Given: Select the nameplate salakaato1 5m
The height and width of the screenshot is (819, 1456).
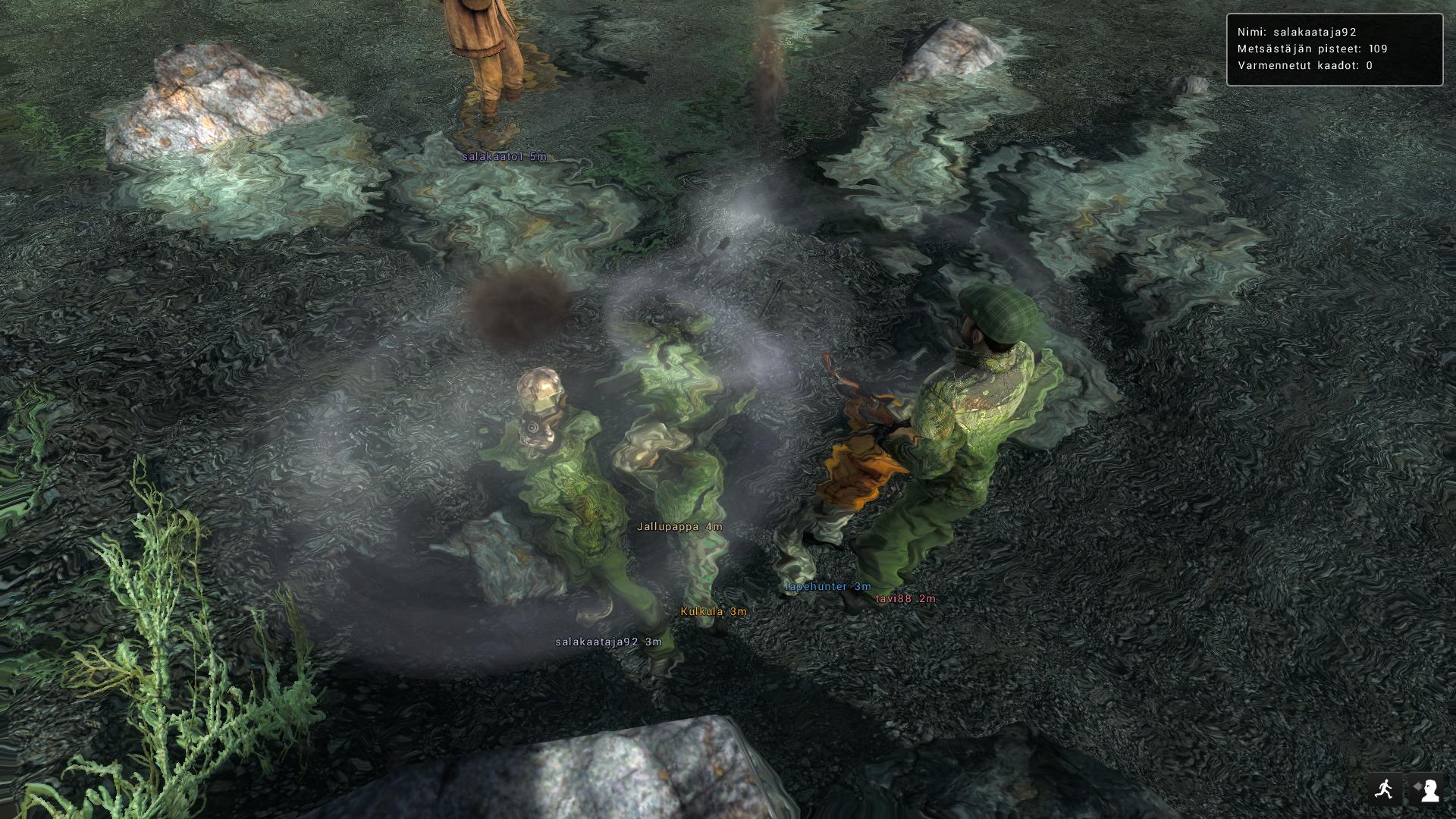Looking at the screenshot, I should pos(504,157).
